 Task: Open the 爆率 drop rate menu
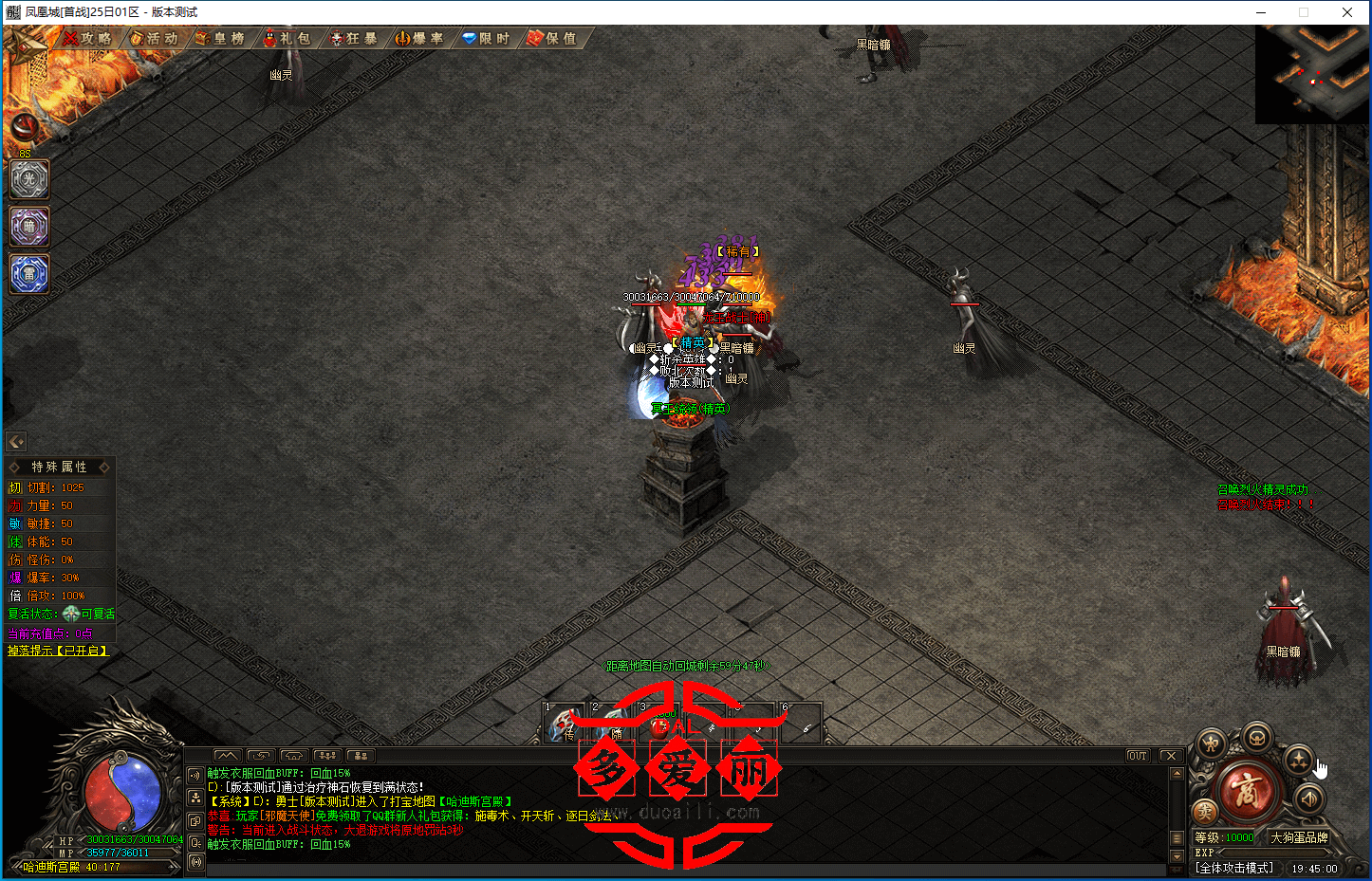pyautogui.click(x=420, y=38)
